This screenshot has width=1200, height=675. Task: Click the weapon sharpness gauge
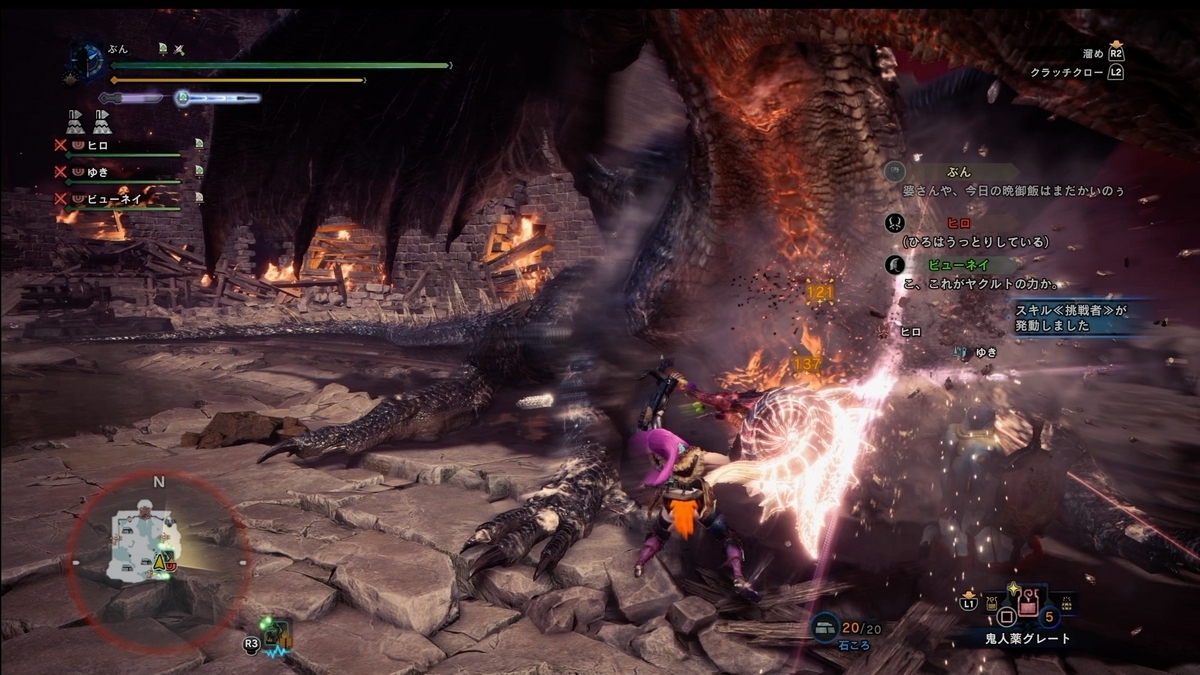click(129, 98)
